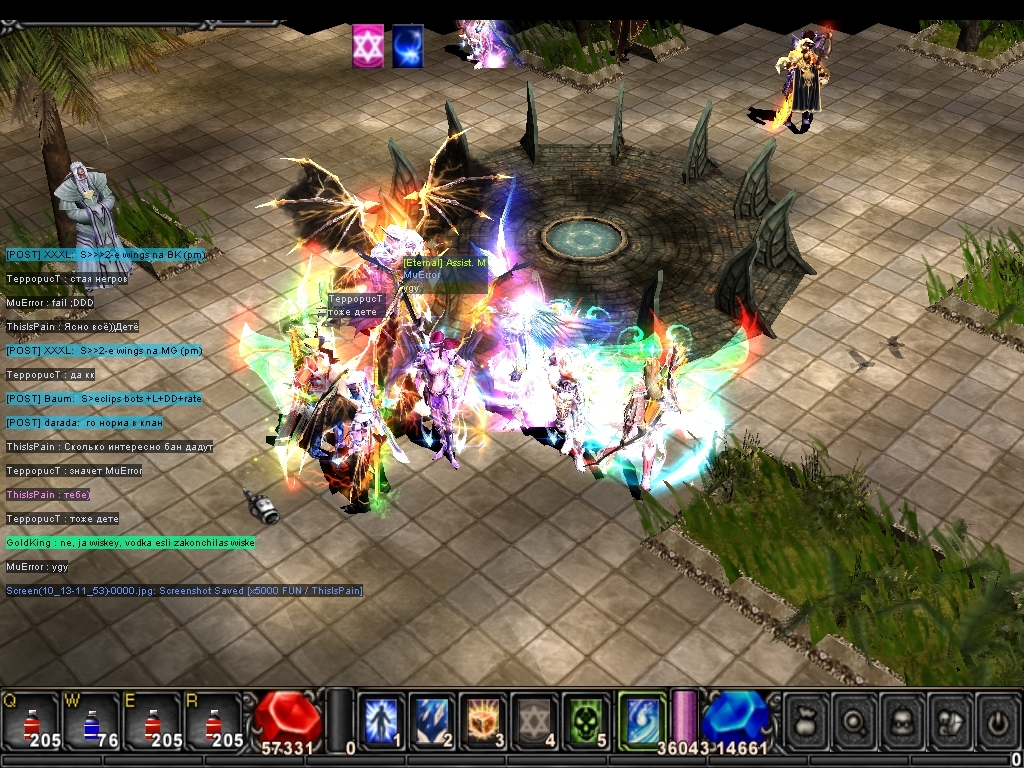Image resolution: width=1024 pixels, height=768 pixels.
Task: Click GoldKing's green chat message
Action: [130, 543]
